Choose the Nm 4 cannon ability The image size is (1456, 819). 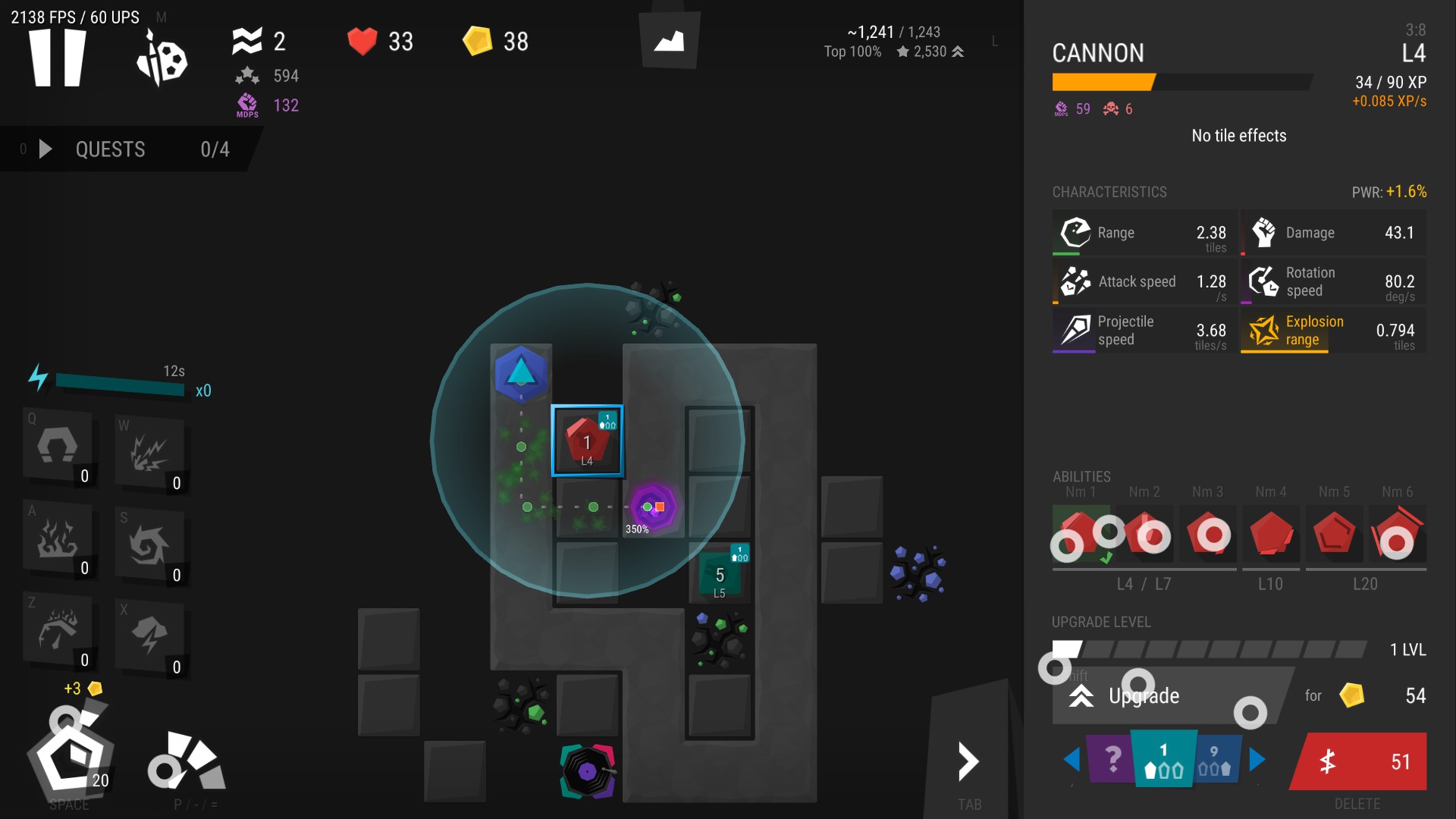1271,535
